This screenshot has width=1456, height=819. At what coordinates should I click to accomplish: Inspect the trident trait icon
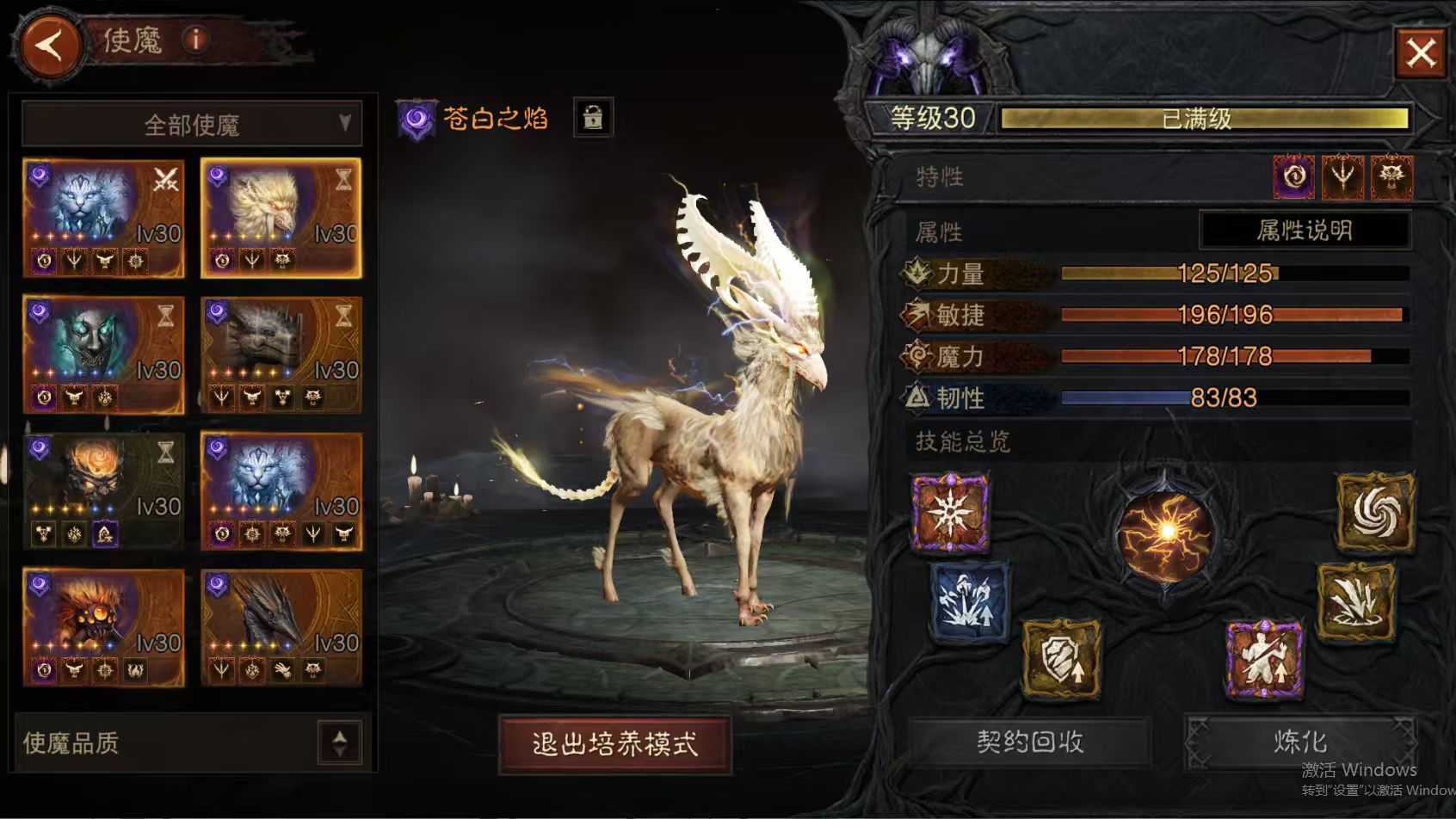(1342, 177)
